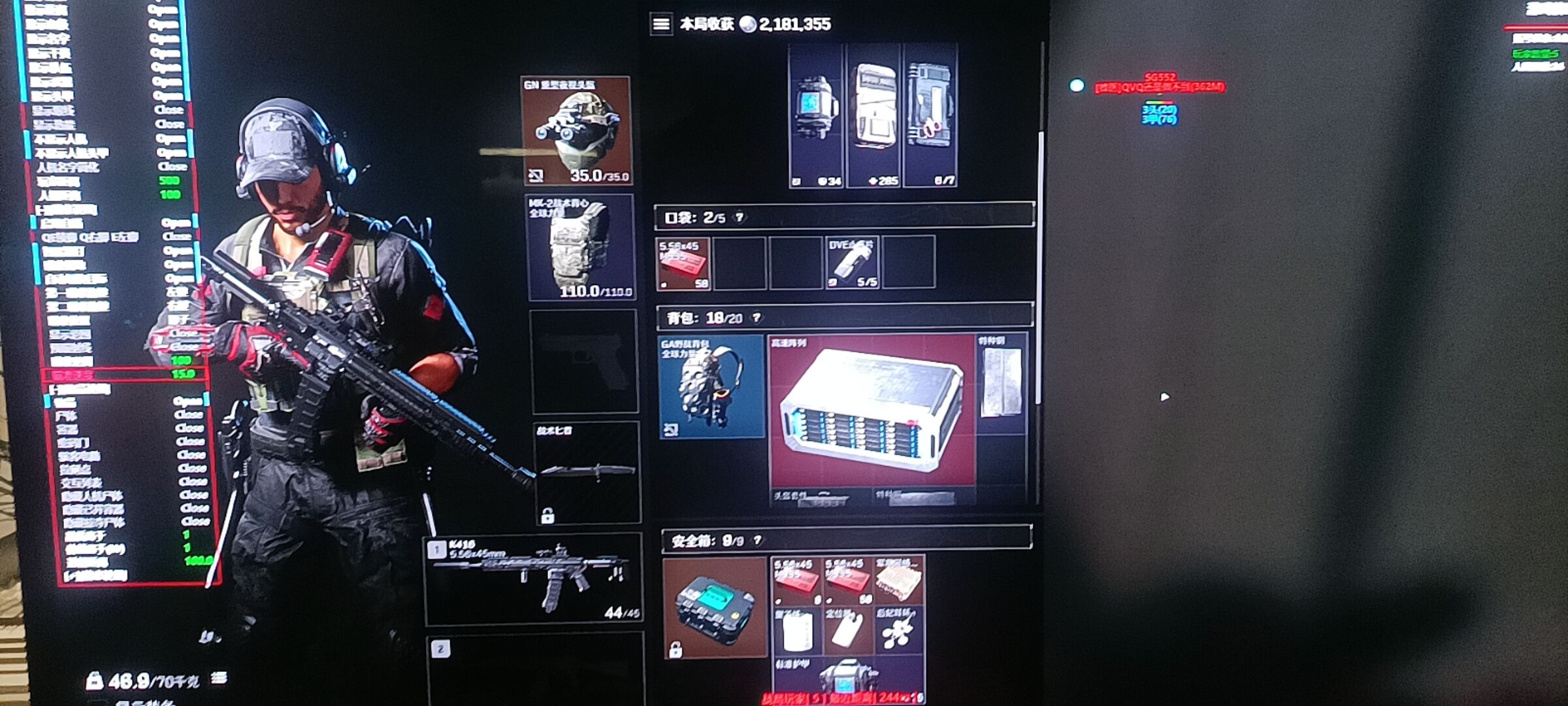Select the 5.56x45 ammo in the pocket
The image size is (1568, 706).
point(683,263)
